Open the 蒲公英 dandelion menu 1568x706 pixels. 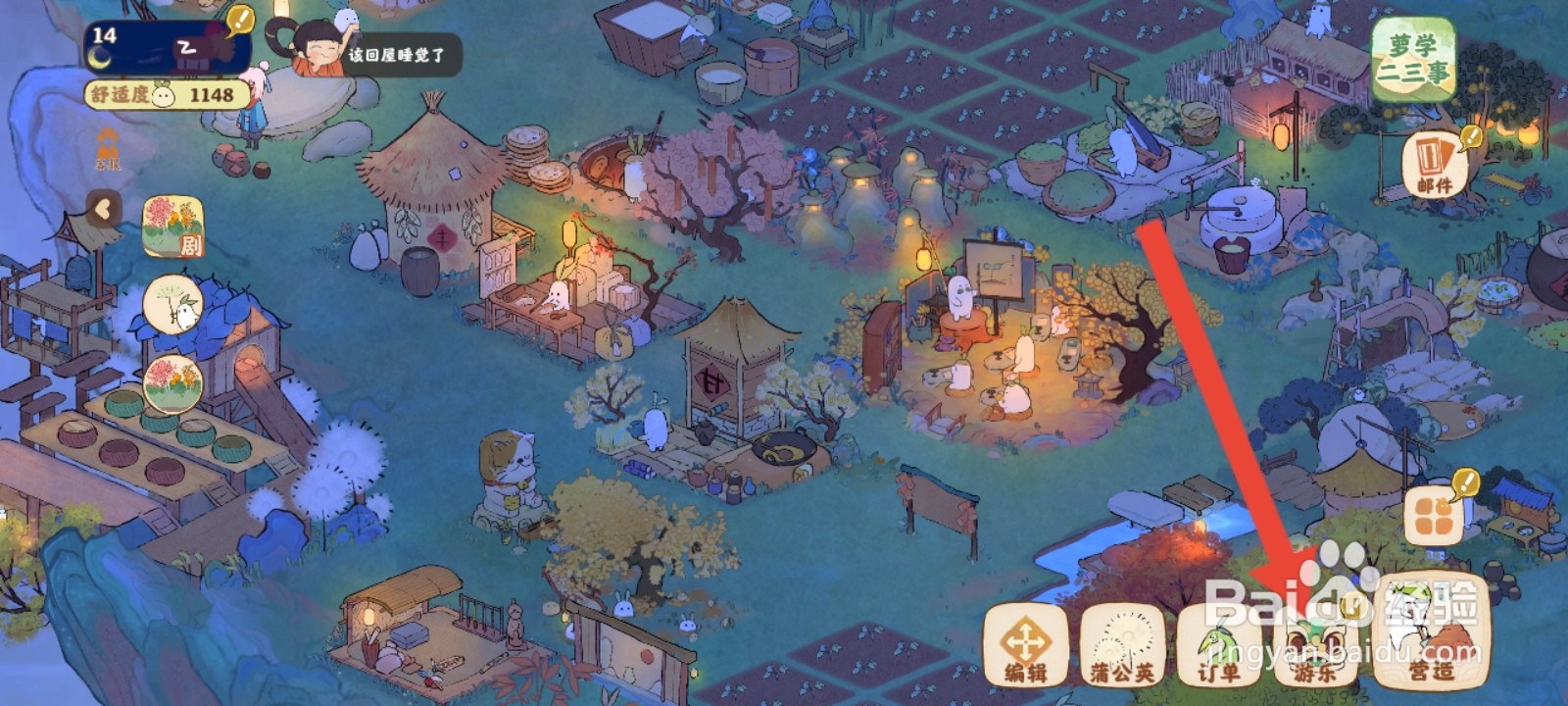(1122, 646)
